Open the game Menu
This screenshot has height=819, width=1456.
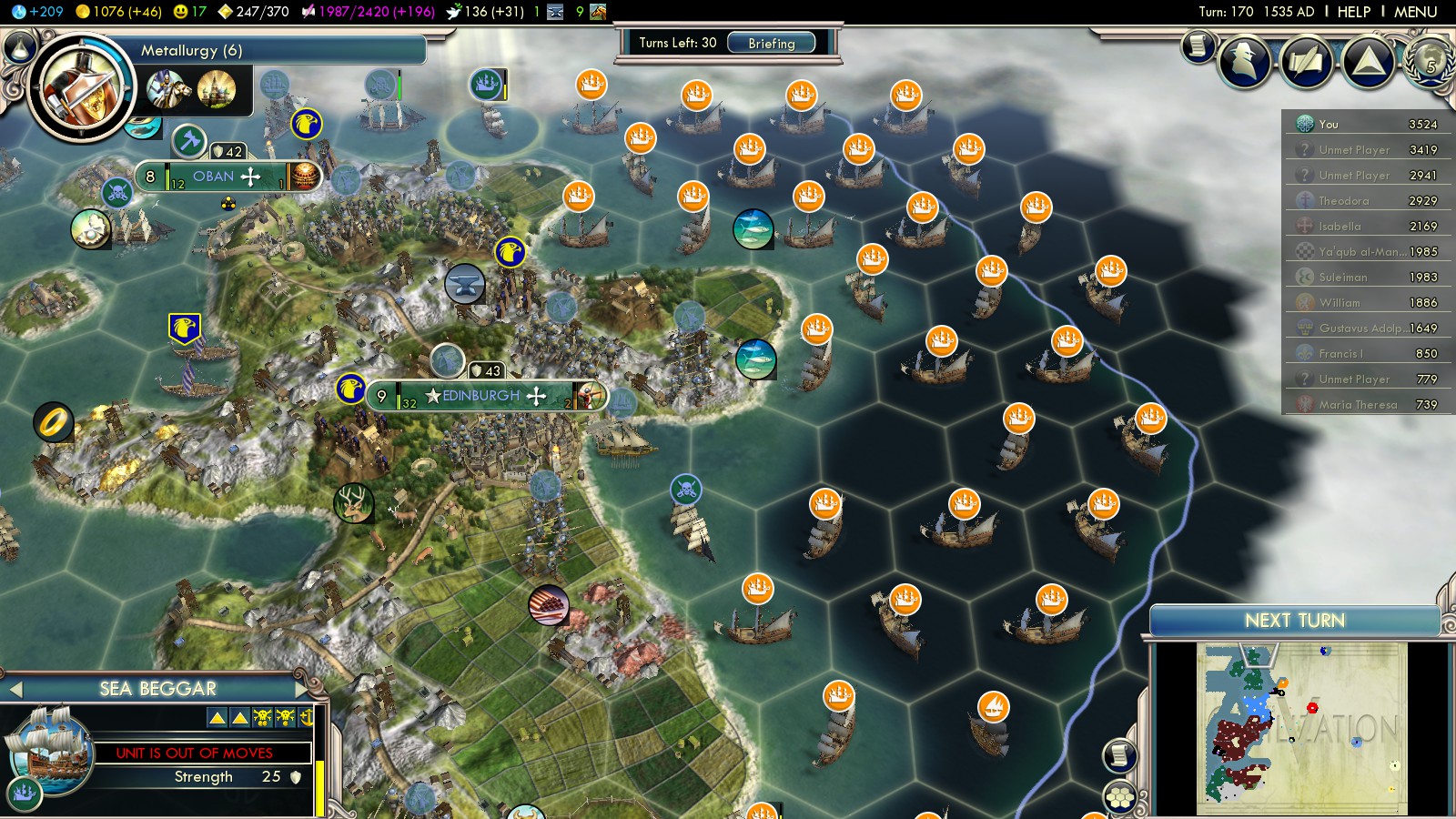click(1415, 12)
